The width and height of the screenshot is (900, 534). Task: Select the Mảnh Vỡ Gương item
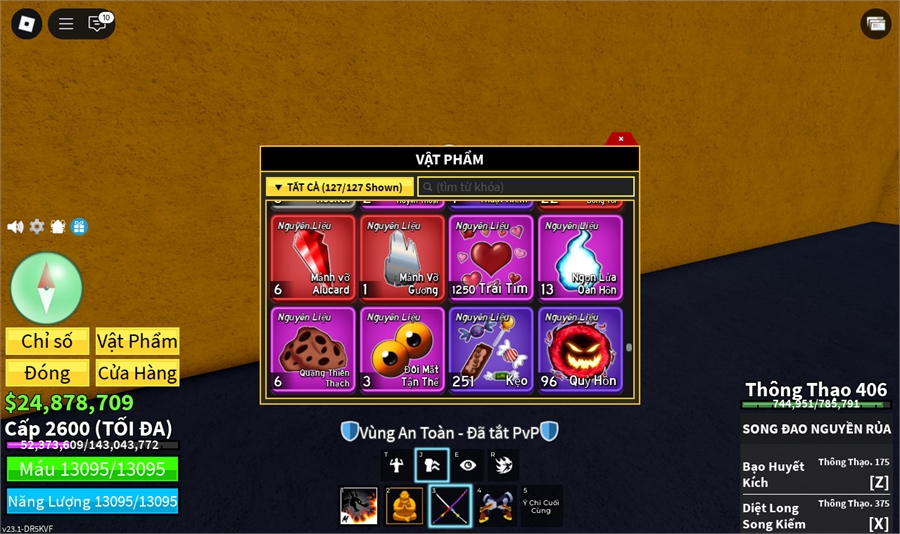tap(403, 258)
